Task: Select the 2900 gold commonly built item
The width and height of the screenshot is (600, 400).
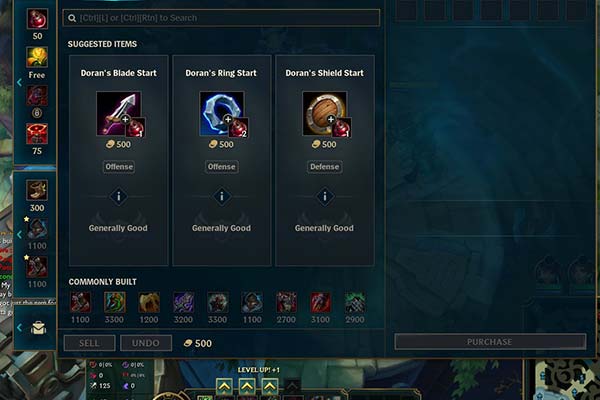Action: [x=355, y=302]
